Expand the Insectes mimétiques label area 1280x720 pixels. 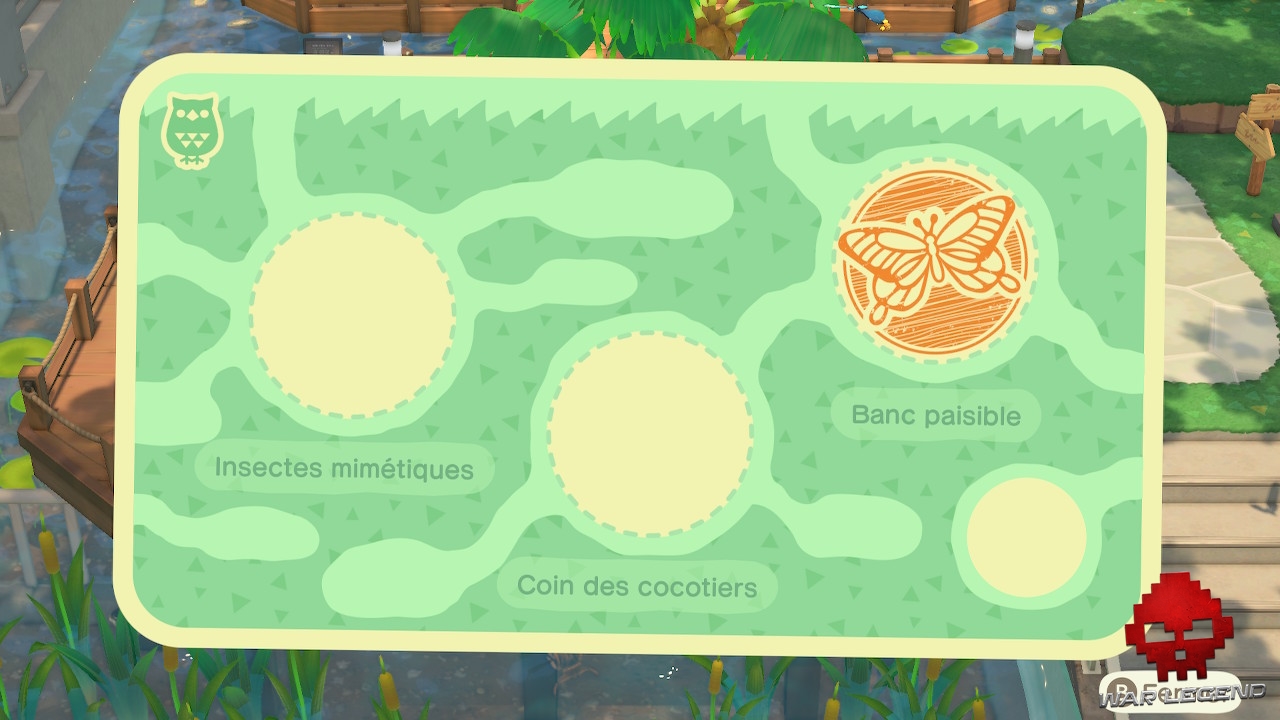[x=345, y=467]
